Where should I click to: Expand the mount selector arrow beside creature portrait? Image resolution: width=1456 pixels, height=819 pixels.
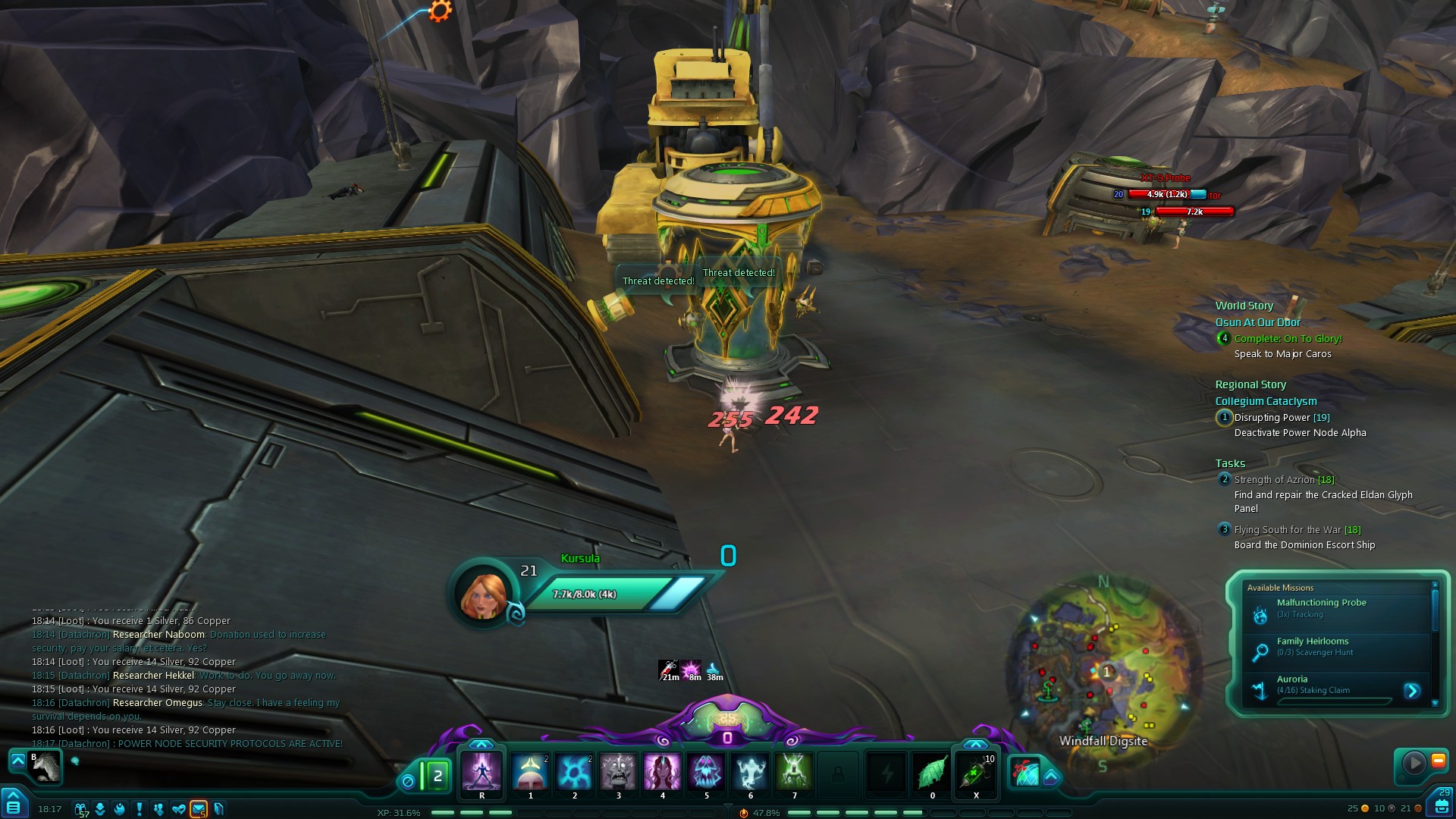point(17,759)
